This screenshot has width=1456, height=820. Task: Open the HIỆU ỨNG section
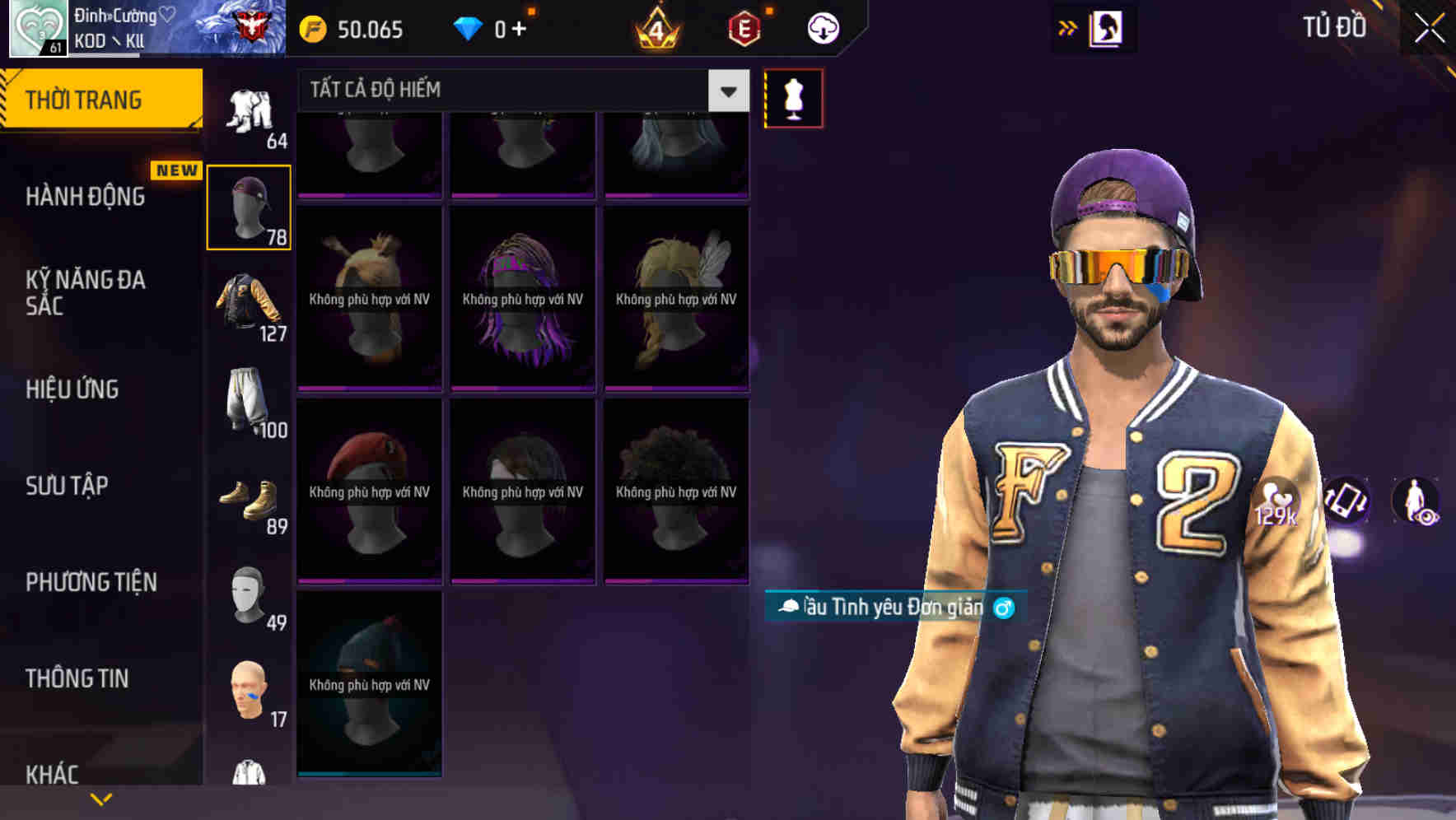click(x=71, y=389)
